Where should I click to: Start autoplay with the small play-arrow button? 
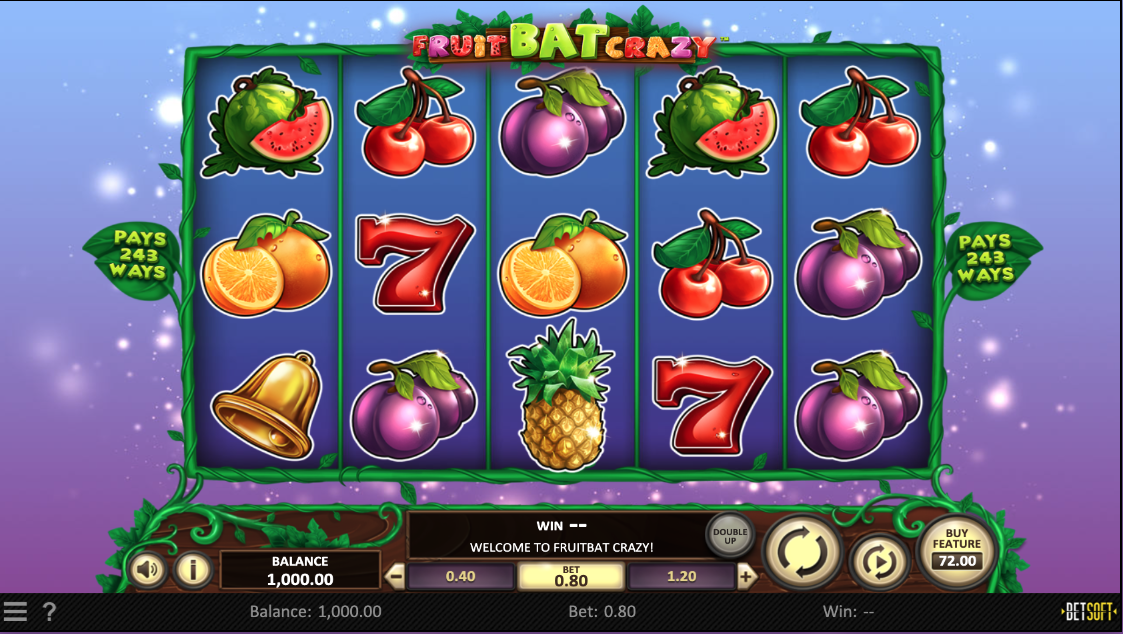(879, 561)
